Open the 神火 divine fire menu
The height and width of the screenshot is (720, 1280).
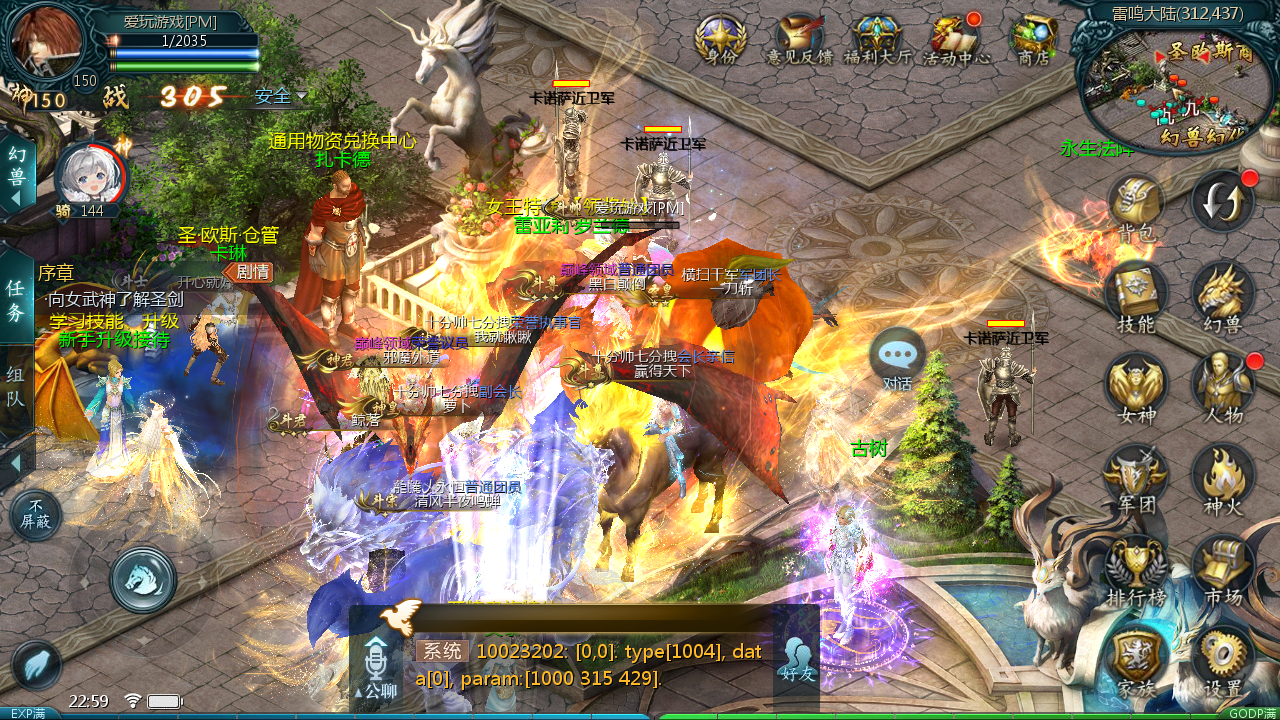click(1222, 477)
